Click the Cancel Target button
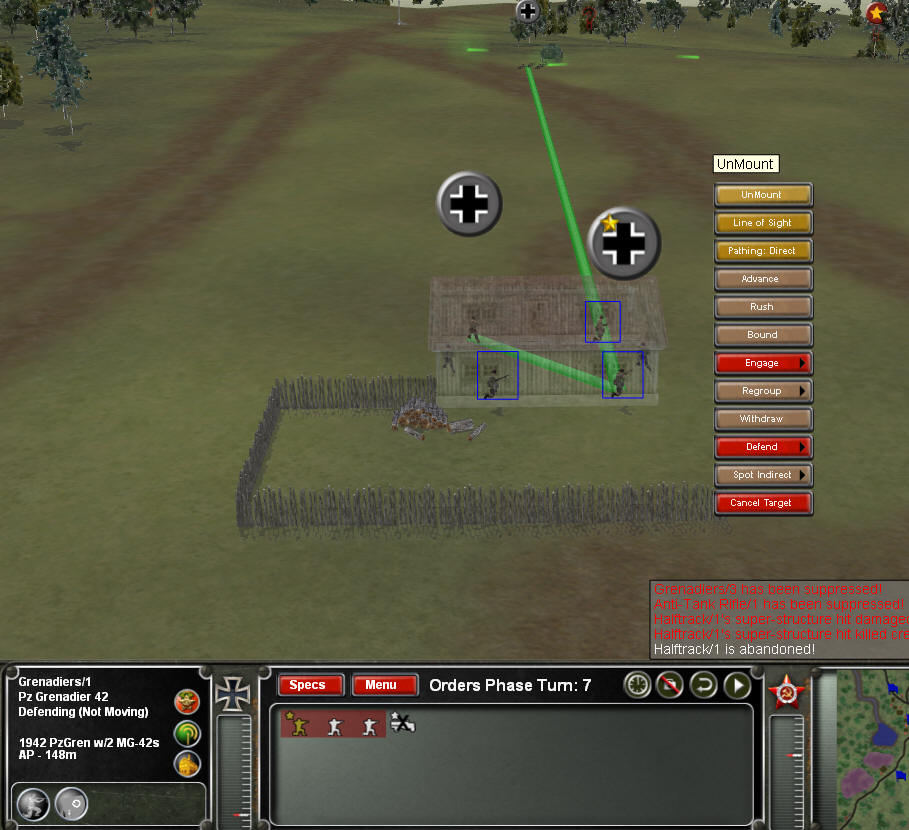This screenshot has height=830, width=909. point(762,503)
